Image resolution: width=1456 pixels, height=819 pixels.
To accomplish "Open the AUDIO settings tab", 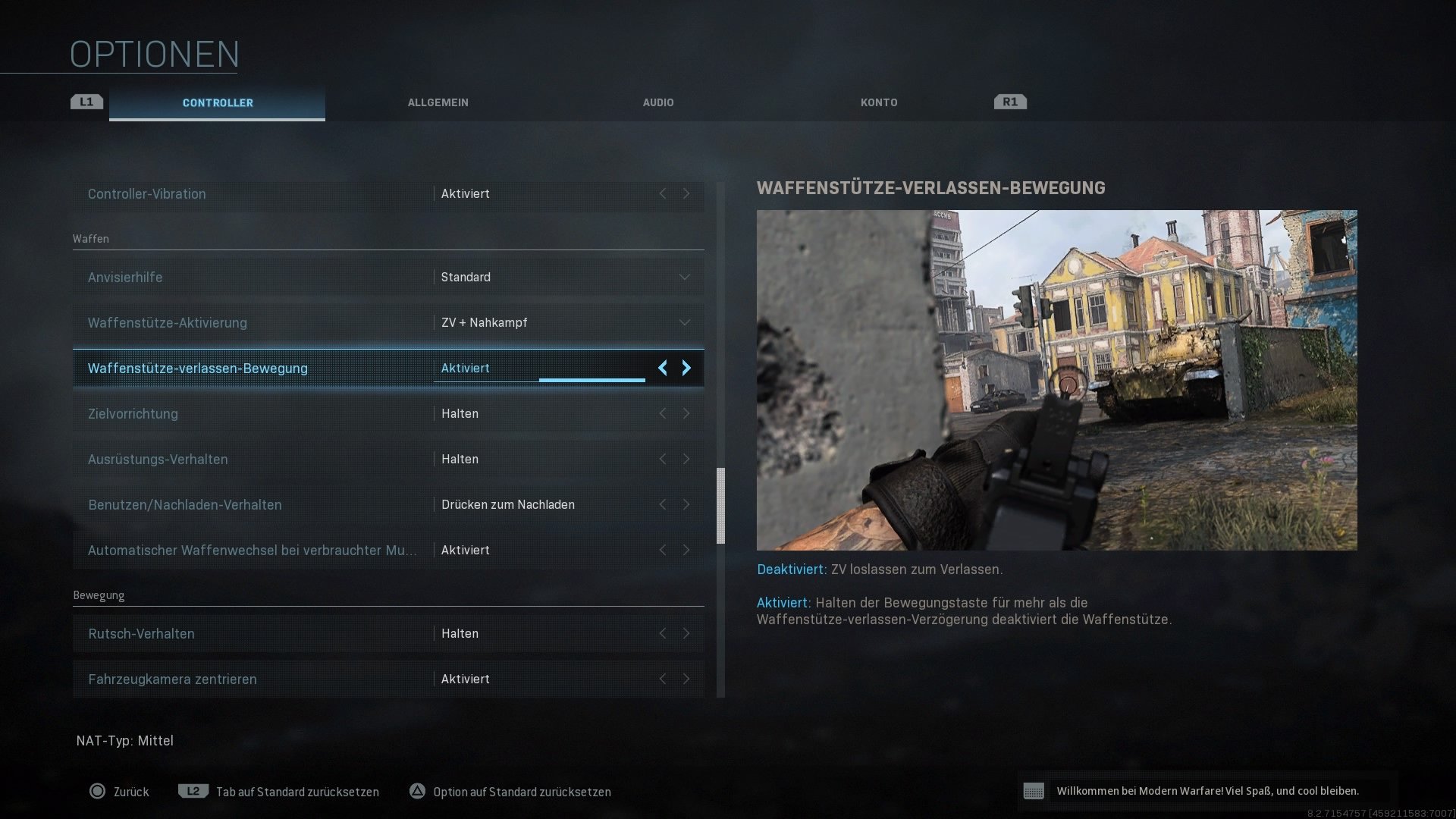I will click(658, 102).
